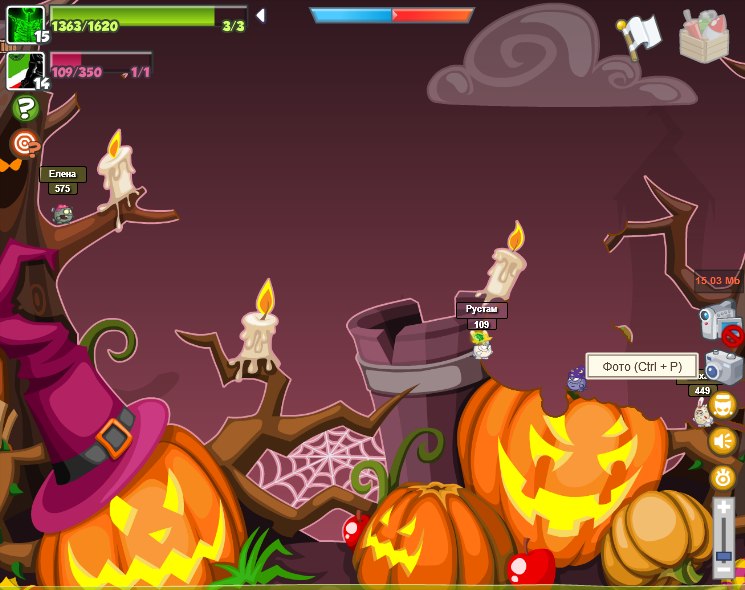Screen dimensions: 745x590
Task: Click the round icon below the speaker
Action: [723, 477]
